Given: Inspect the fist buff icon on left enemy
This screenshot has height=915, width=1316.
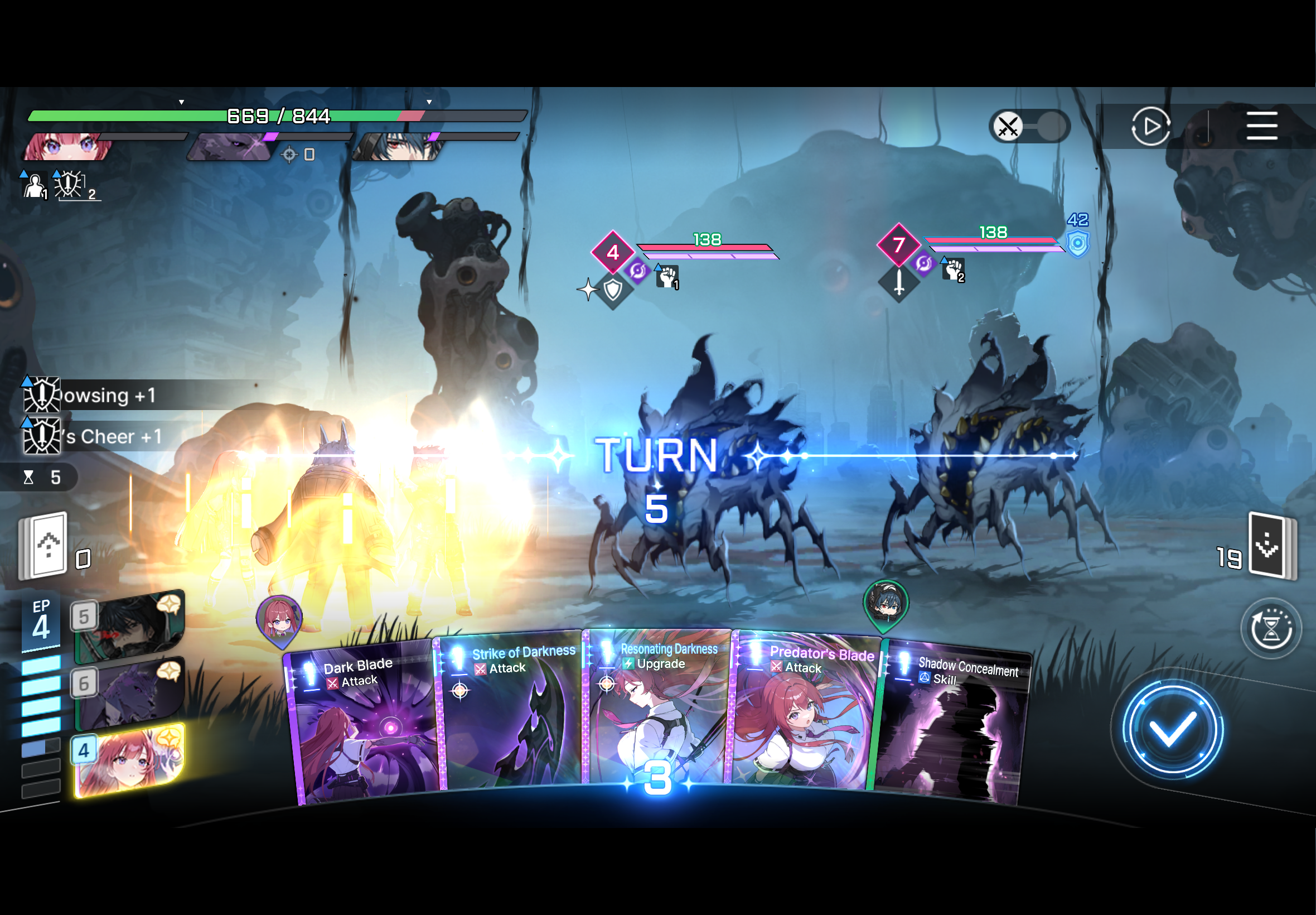Looking at the screenshot, I should 667,276.
